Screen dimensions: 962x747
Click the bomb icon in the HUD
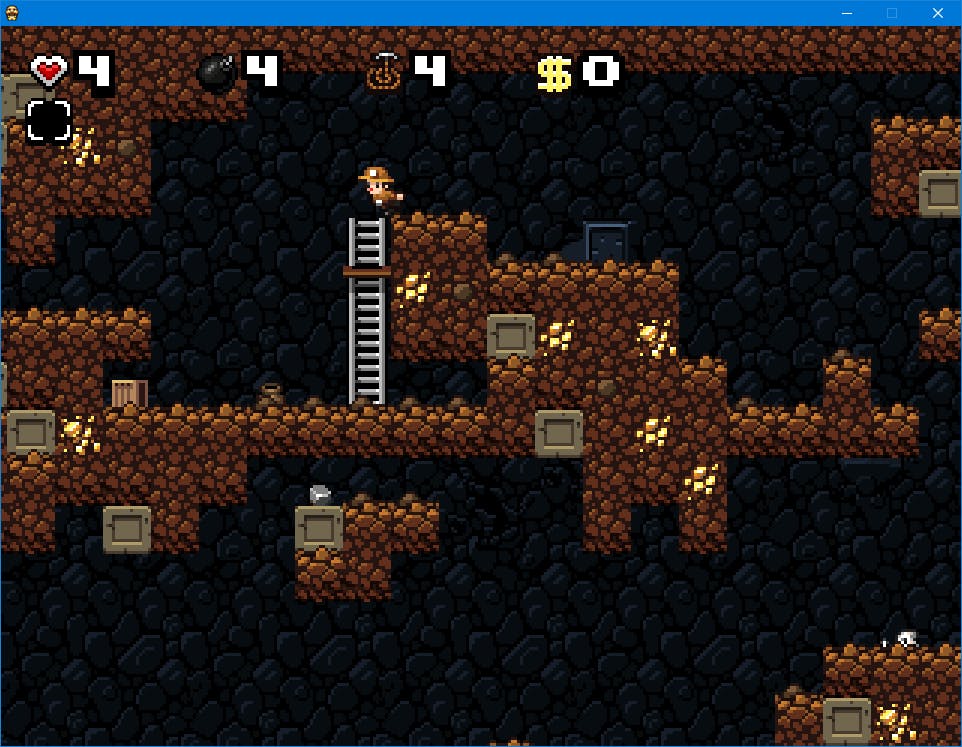point(216,72)
